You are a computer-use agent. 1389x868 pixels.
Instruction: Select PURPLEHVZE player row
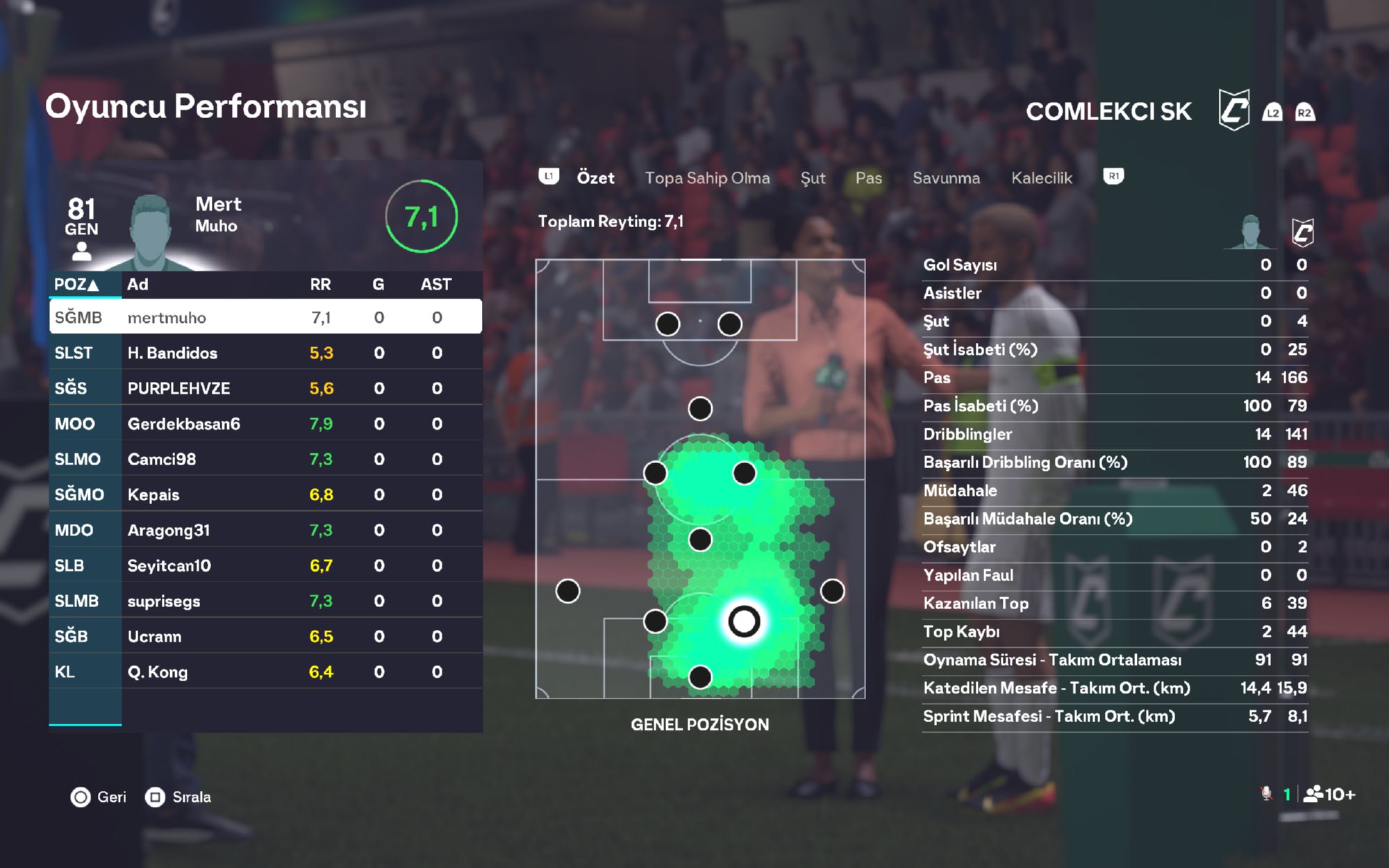[265, 388]
